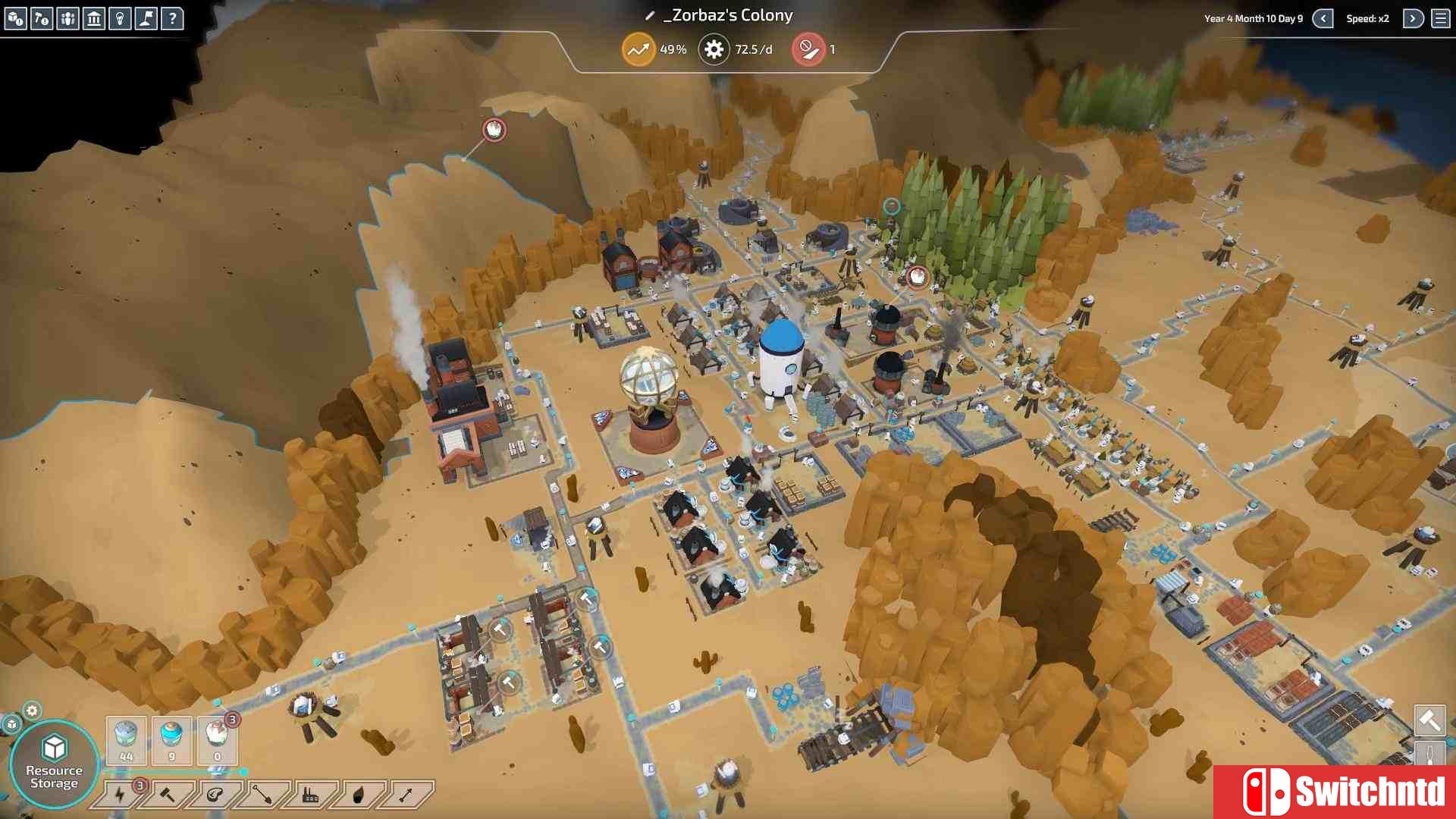Check the 49% happiness indicator
The width and height of the screenshot is (1456, 819).
(x=639, y=49)
